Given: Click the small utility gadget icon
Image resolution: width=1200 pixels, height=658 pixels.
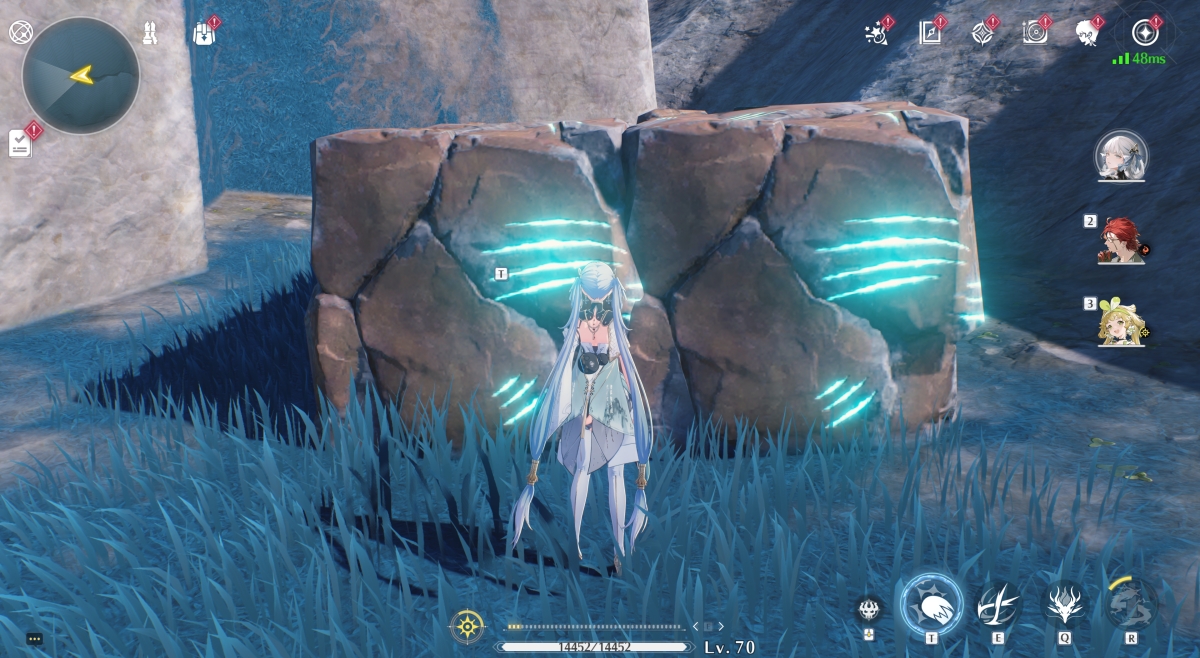Looking at the screenshot, I should (869, 610).
